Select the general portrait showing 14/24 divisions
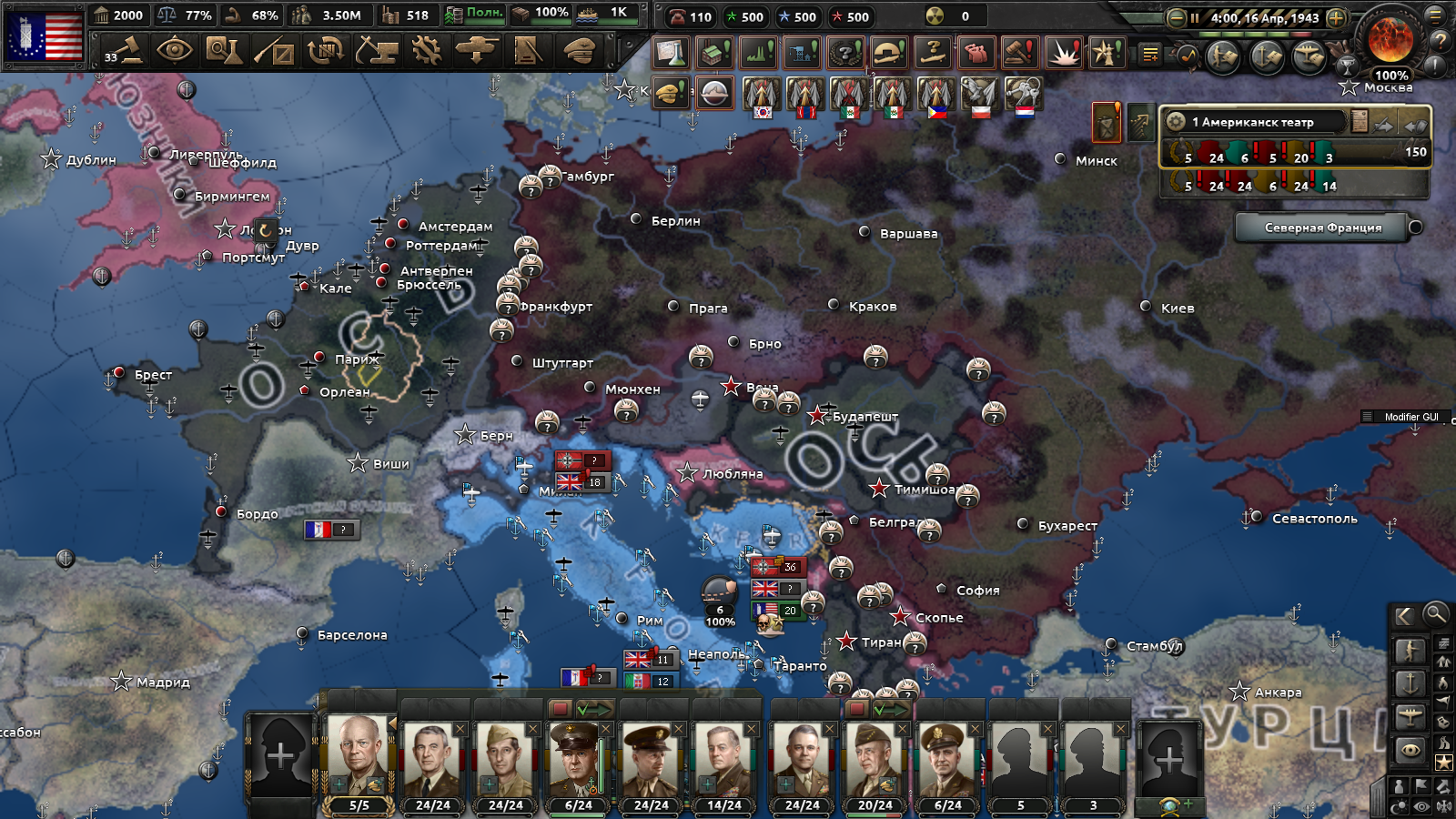 724,759
